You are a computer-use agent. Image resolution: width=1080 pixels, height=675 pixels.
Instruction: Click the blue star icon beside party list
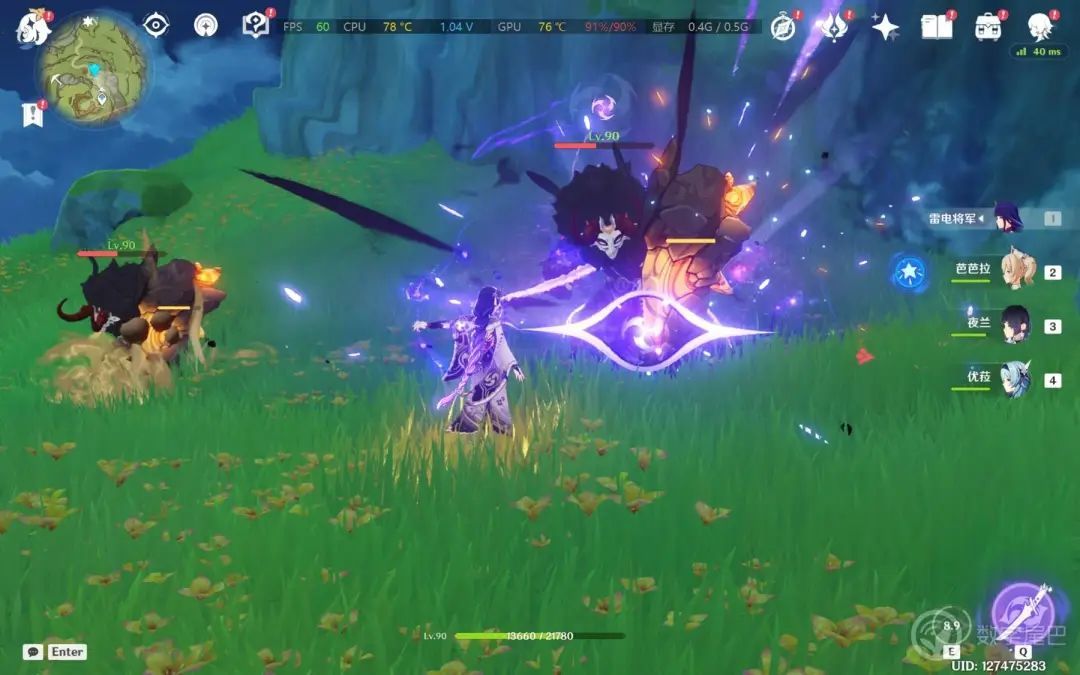click(x=908, y=270)
